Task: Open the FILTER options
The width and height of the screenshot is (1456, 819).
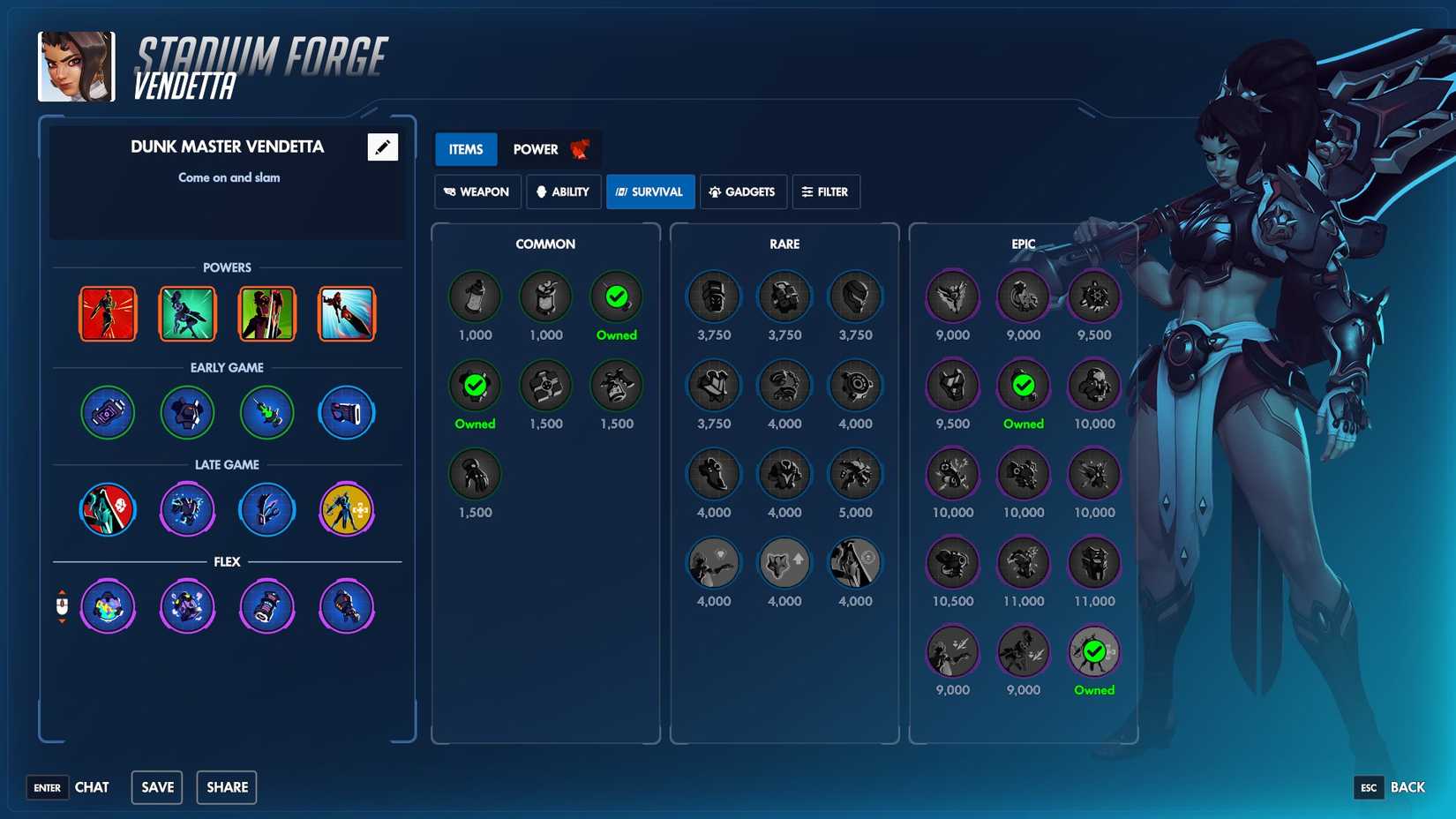Action: [x=826, y=192]
